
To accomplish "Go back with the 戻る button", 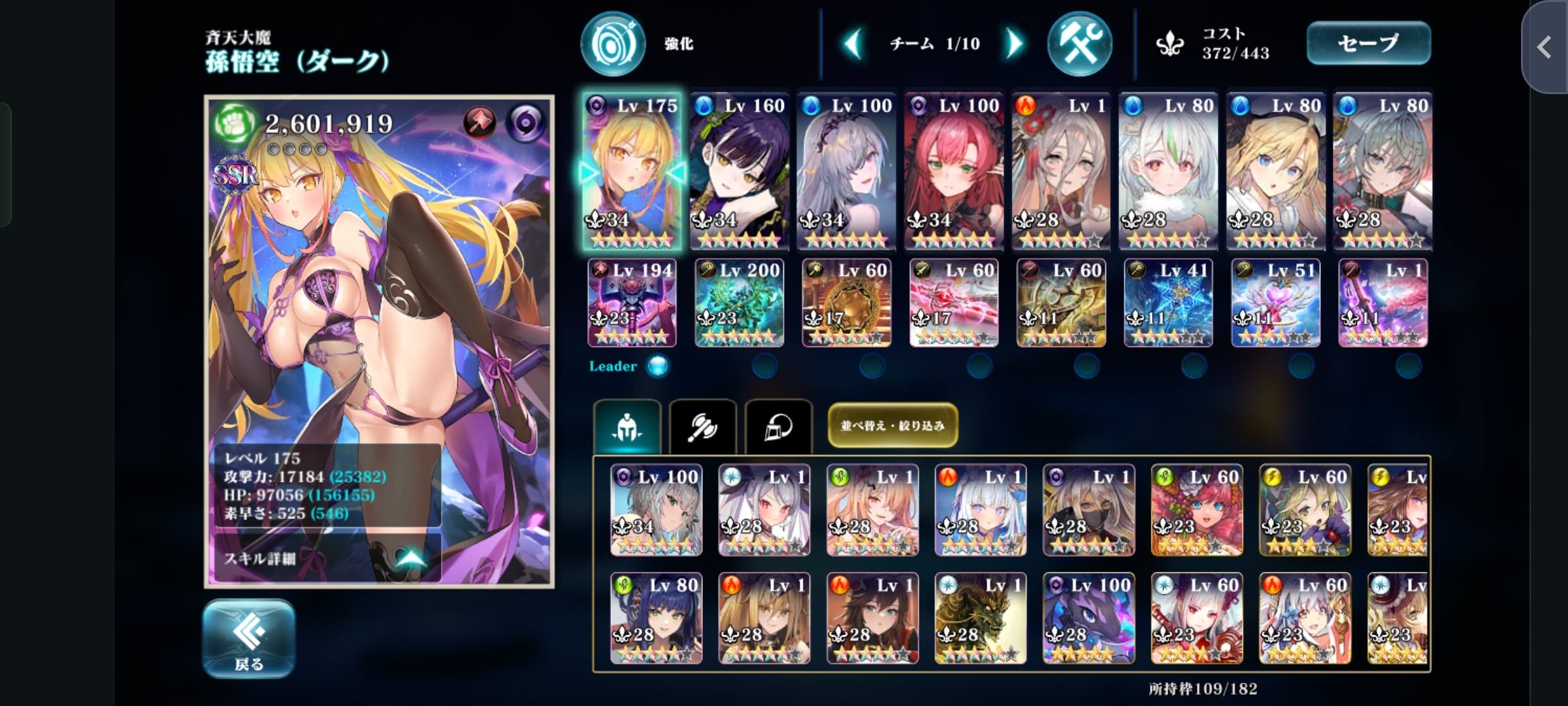I will coord(248,638).
